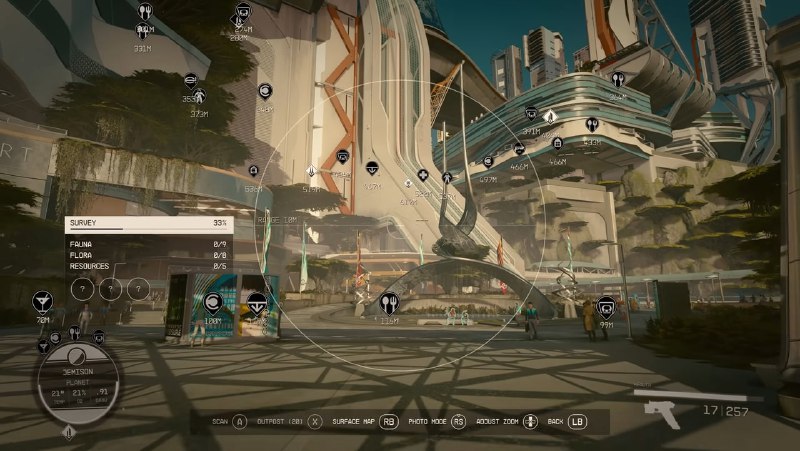
Task: Choose the Scan action label
Action: pos(220,422)
